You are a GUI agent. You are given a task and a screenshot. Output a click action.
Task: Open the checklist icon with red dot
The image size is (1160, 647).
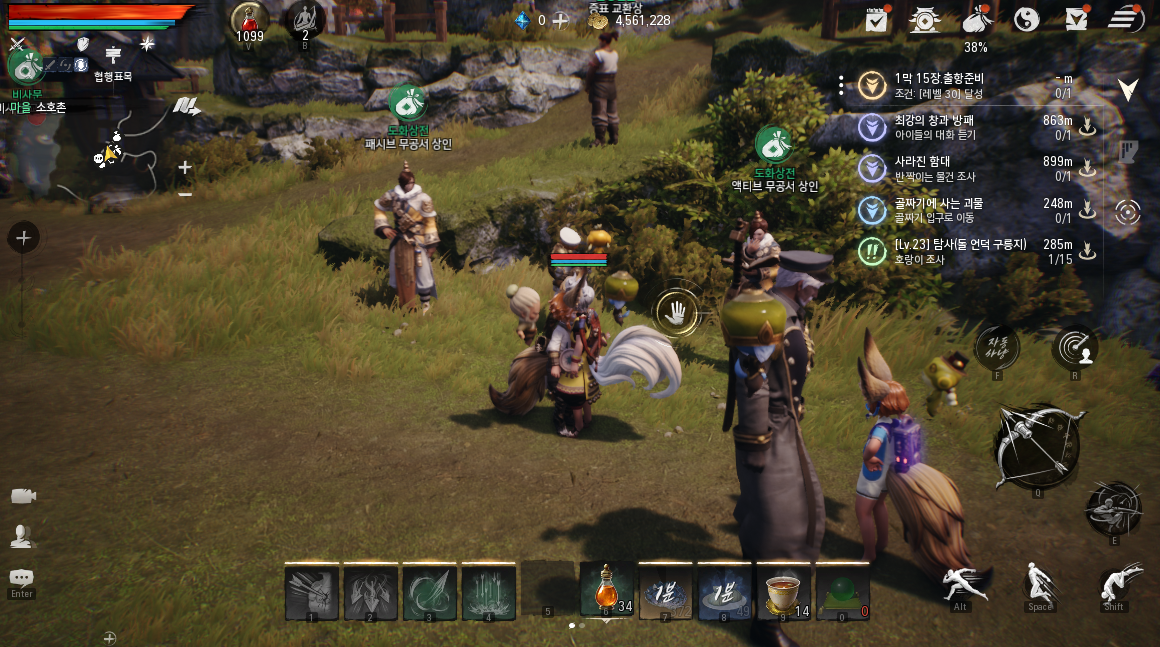point(877,19)
